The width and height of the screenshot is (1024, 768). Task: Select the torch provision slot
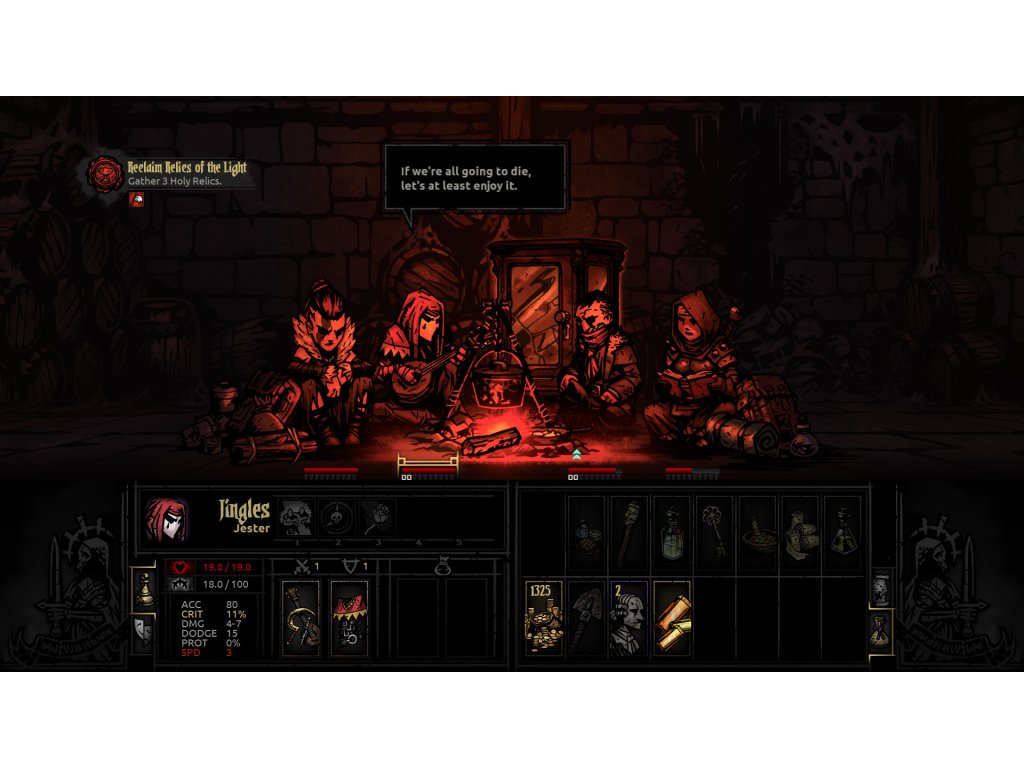[629, 532]
